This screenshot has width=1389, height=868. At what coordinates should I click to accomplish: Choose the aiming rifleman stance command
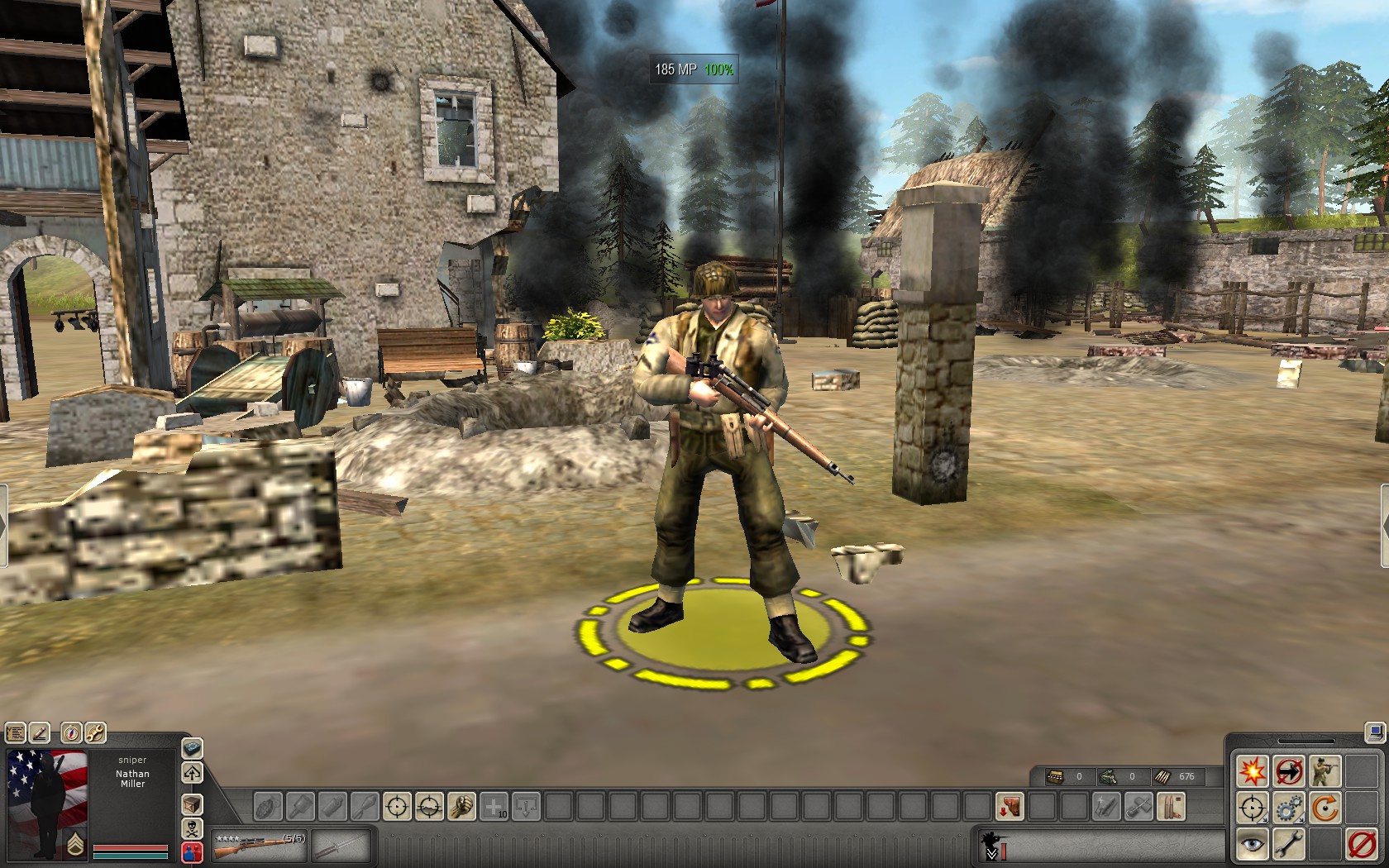[x=1325, y=771]
